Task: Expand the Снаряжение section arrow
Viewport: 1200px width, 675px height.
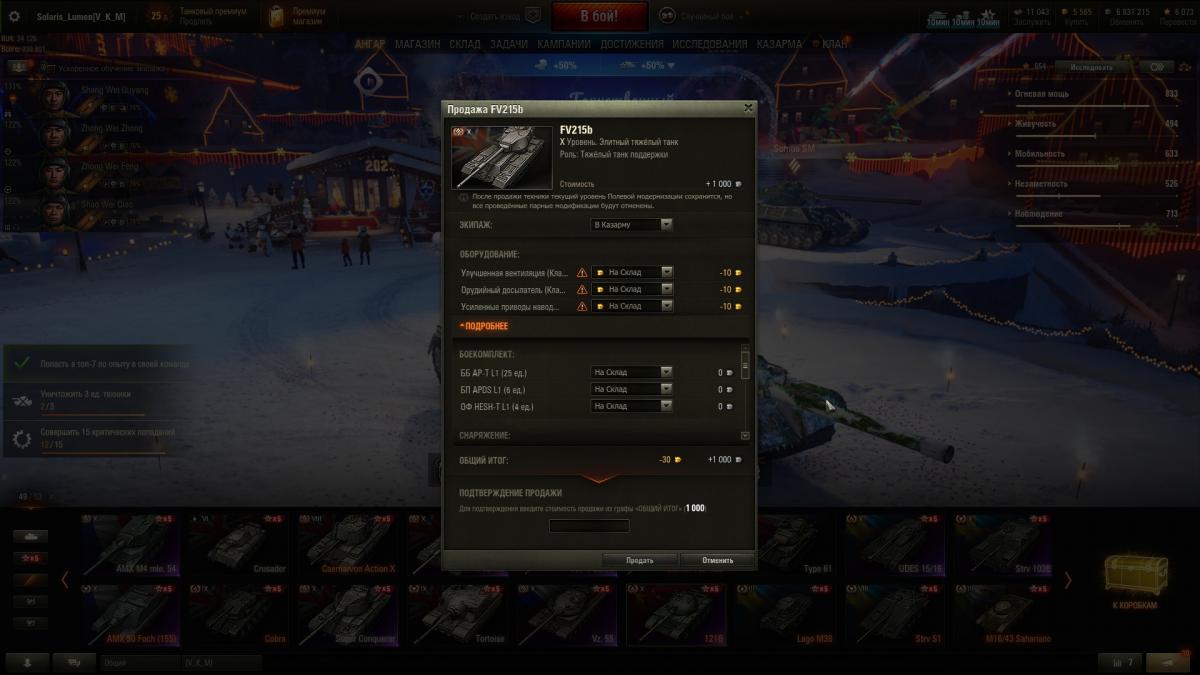Action: (x=745, y=436)
